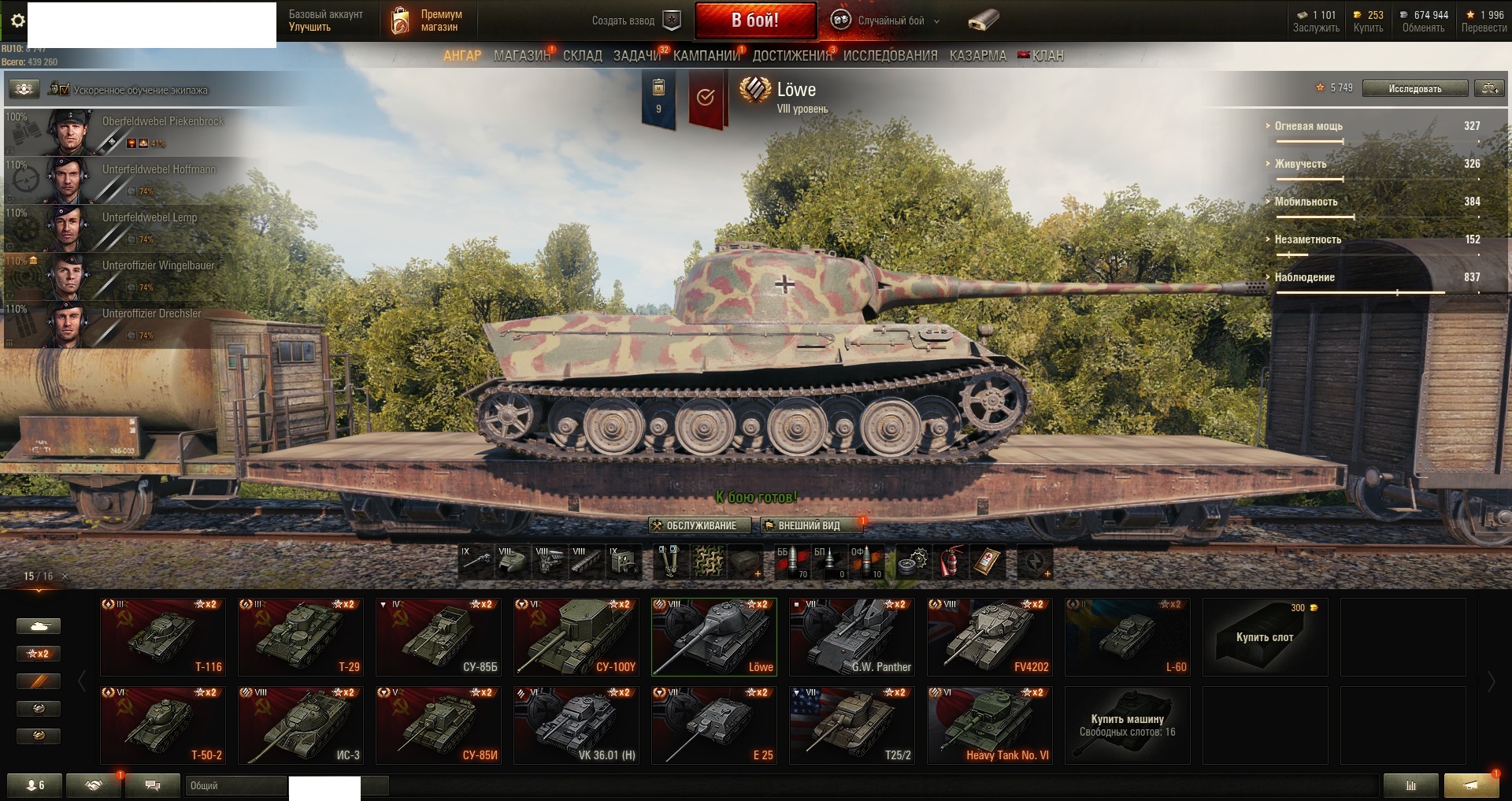Switch to the МАГАЗИН tab
1512x801 pixels.
(521, 56)
